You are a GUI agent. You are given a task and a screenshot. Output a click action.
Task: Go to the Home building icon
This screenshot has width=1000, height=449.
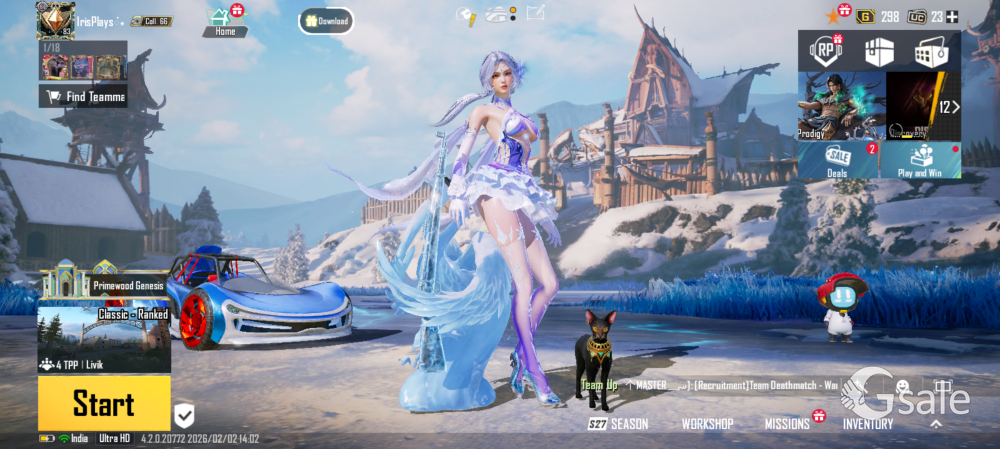pos(223,22)
